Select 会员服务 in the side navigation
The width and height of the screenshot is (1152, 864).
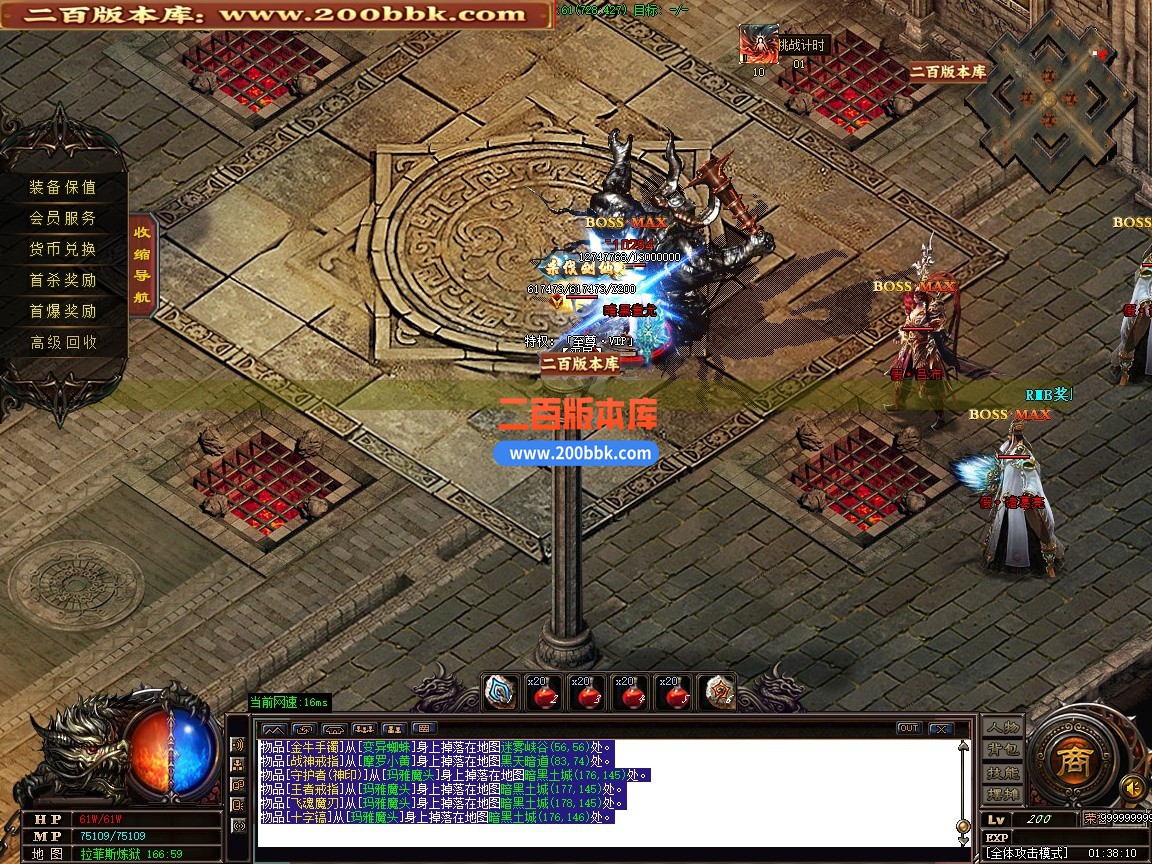(63, 218)
